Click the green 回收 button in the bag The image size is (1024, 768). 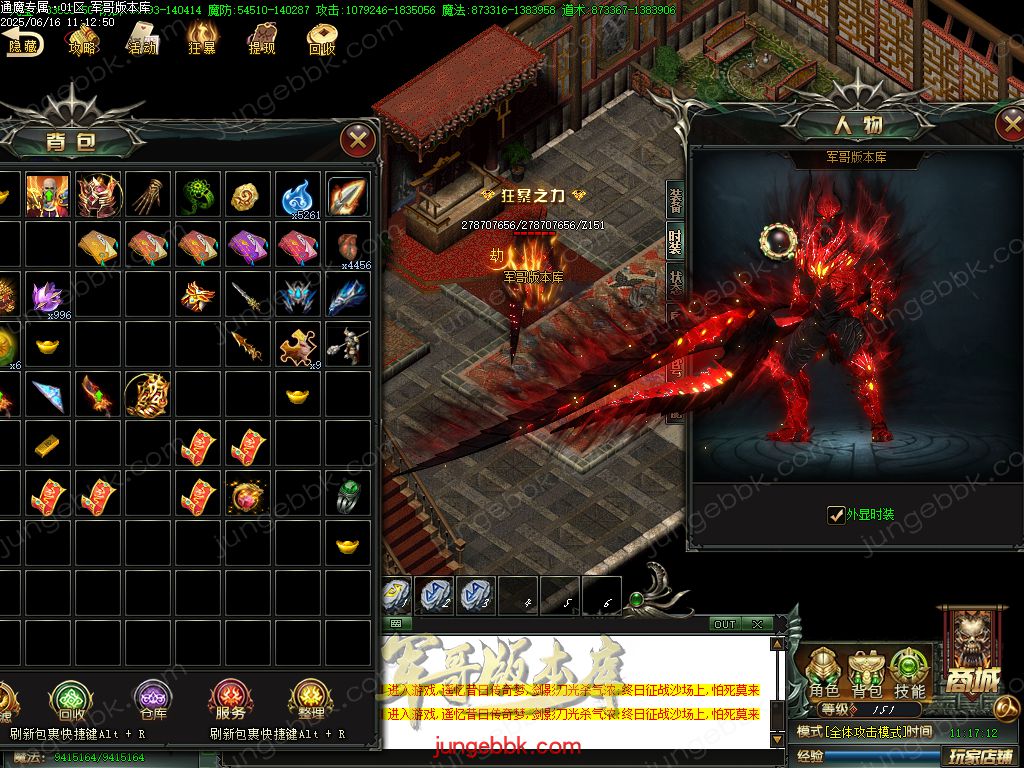coord(71,700)
